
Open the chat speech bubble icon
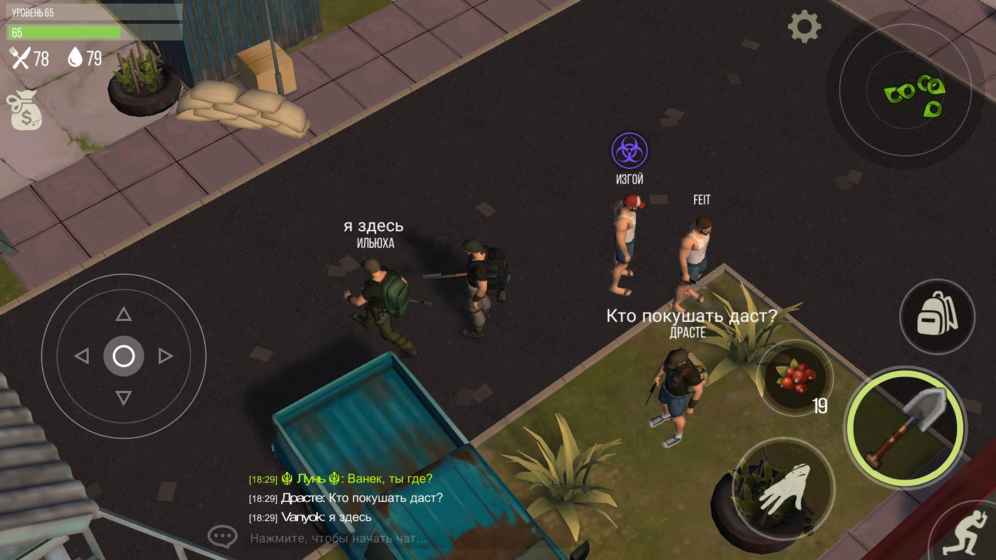pyautogui.click(x=222, y=537)
